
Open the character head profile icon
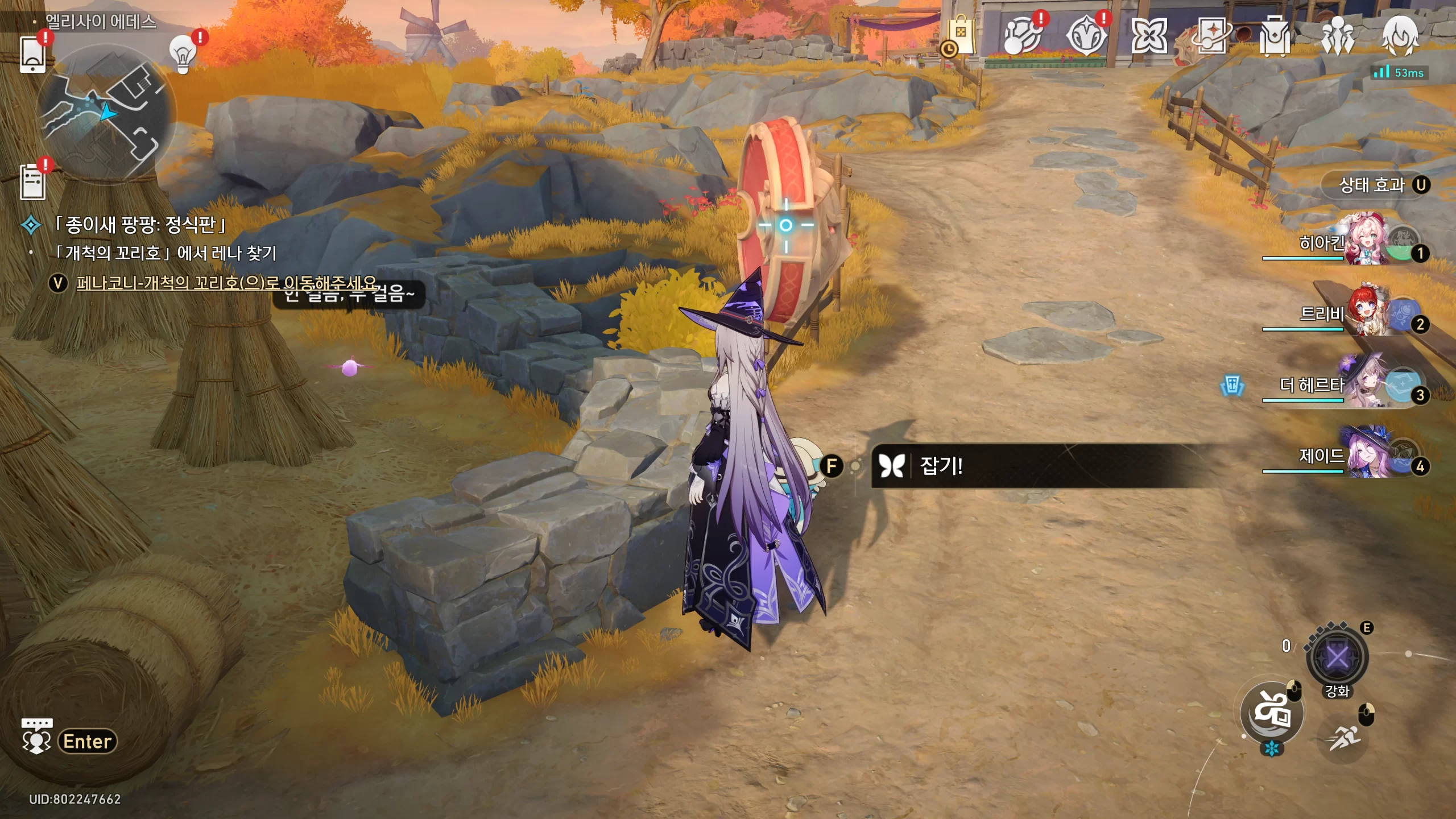point(1400,35)
